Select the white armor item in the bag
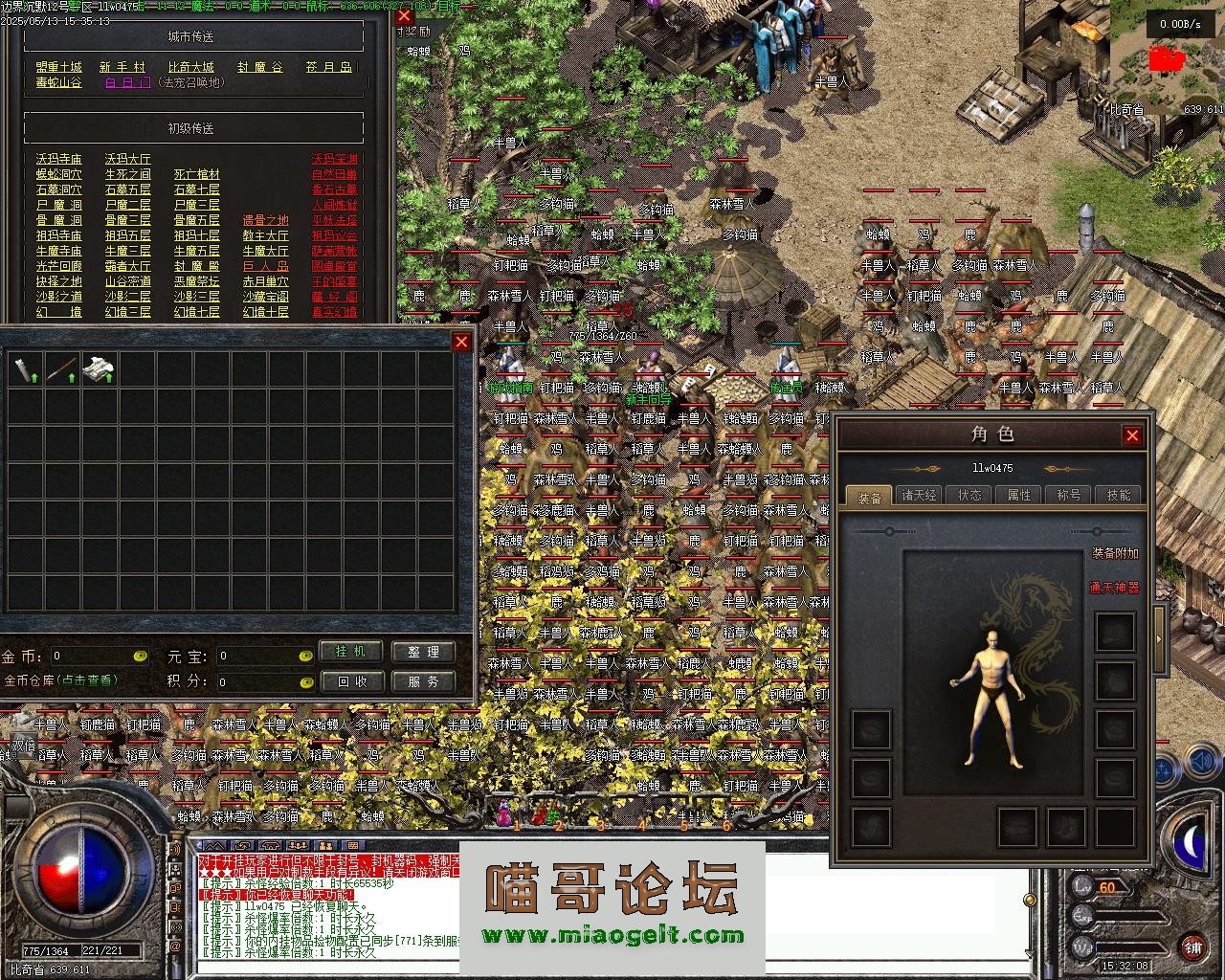This screenshot has height=980, width=1225. click(x=99, y=368)
